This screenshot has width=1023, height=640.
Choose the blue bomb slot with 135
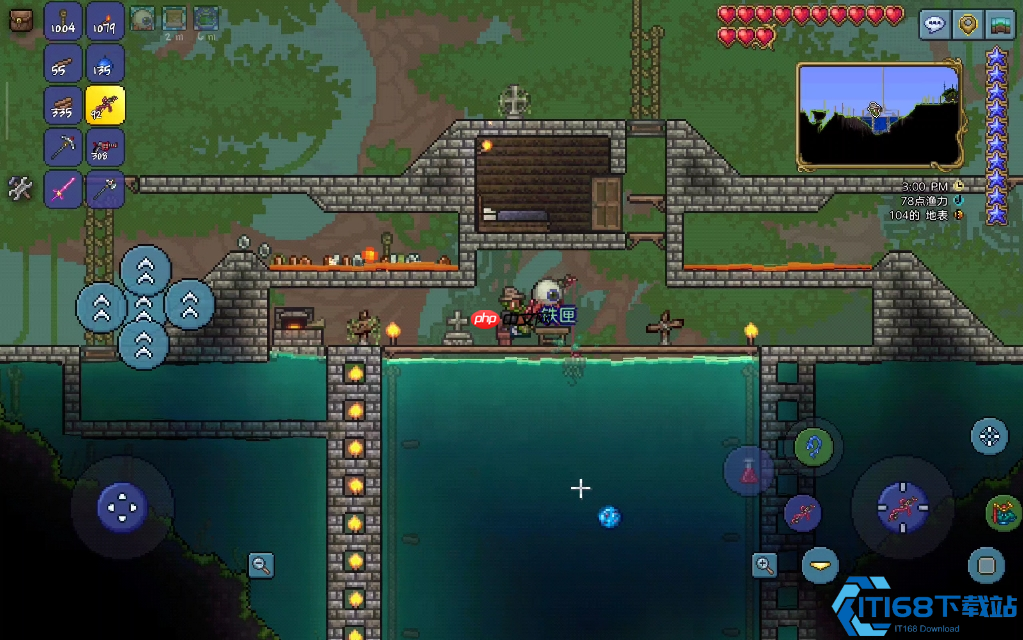pos(105,62)
